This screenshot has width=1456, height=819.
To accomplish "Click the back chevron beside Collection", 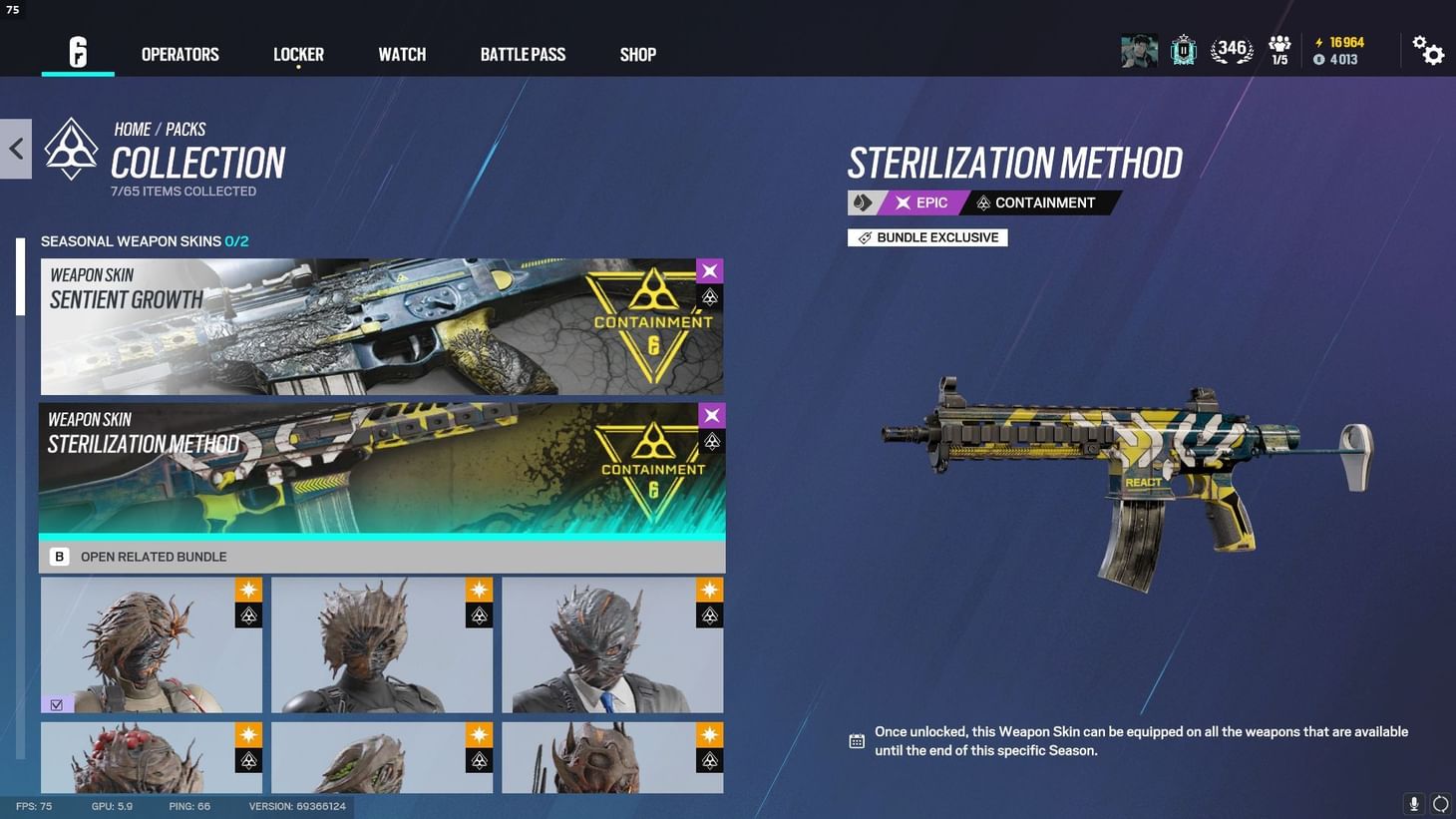I will pyautogui.click(x=15, y=148).
